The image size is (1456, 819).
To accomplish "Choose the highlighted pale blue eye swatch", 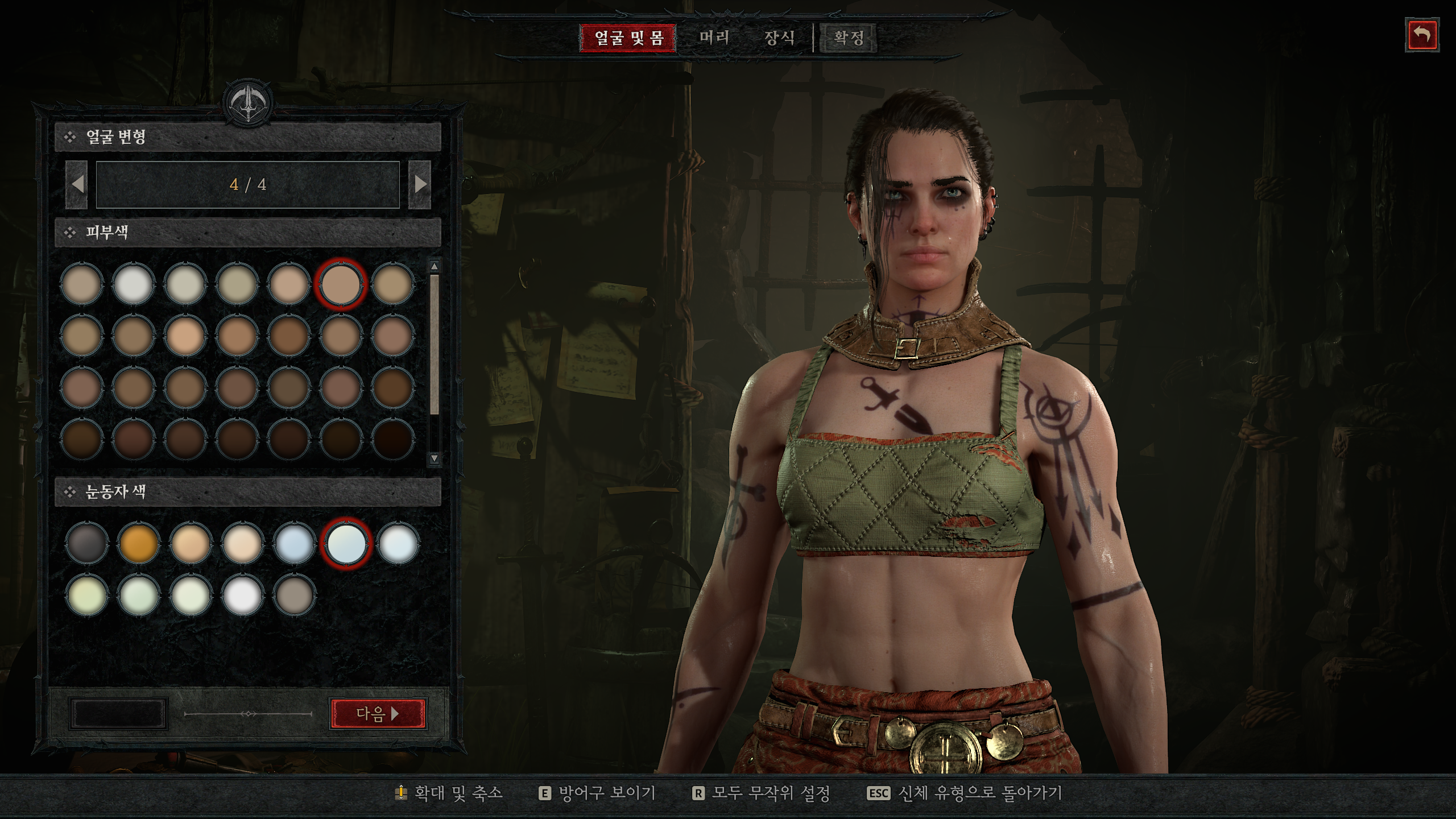I will (346, 544).
